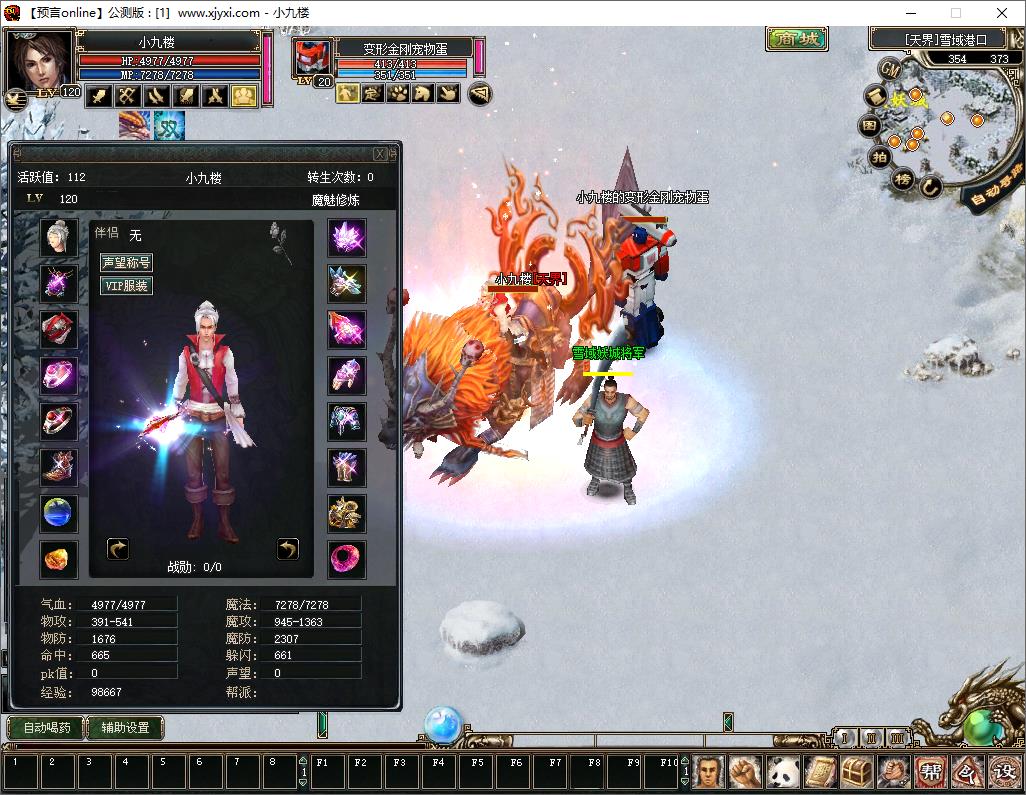This screenshot has width=1026, height=795.
Task: Open the 图 map button
Action: click(870, 127)
